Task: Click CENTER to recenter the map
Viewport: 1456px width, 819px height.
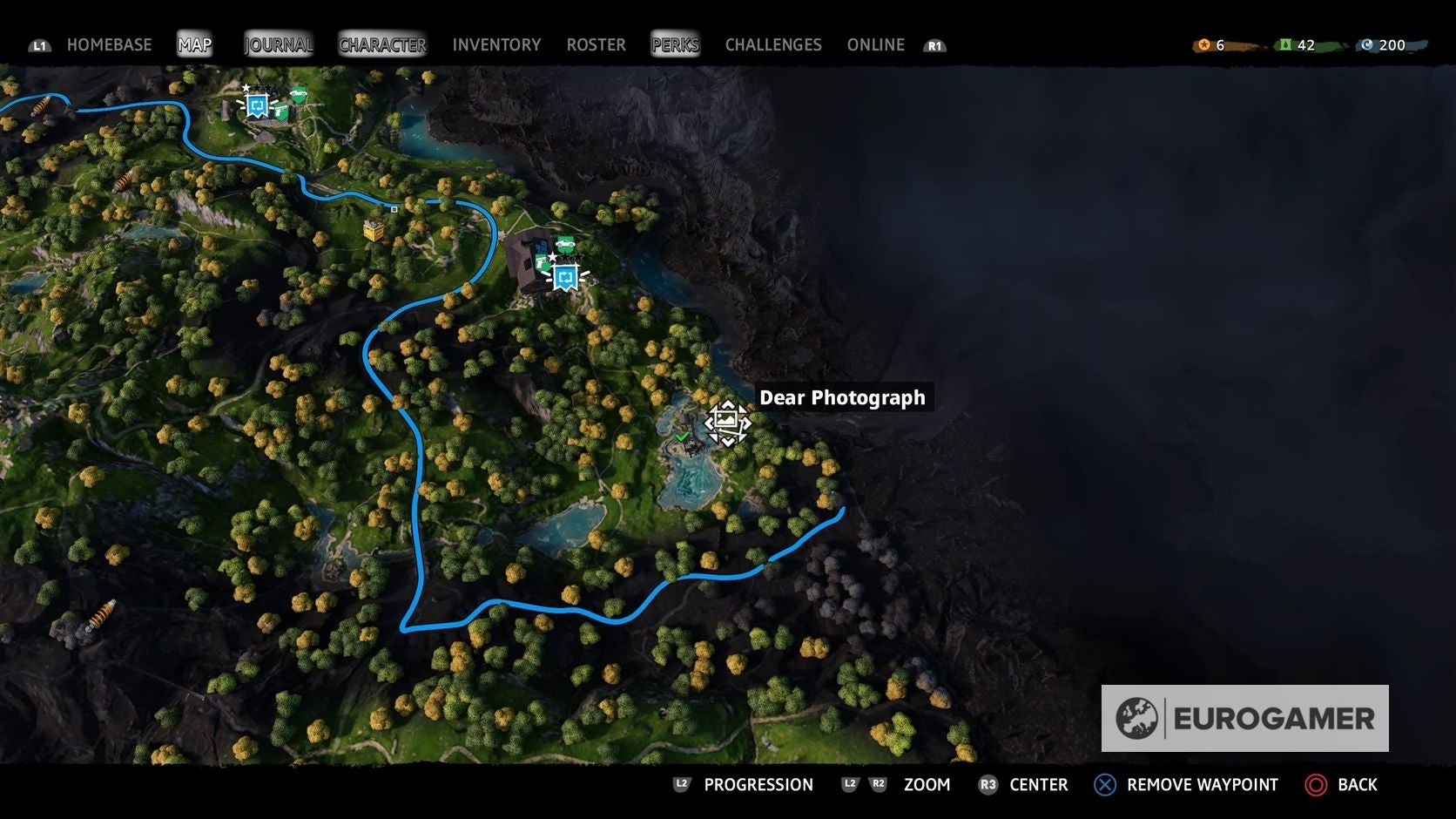Action: click(1037, 784)
